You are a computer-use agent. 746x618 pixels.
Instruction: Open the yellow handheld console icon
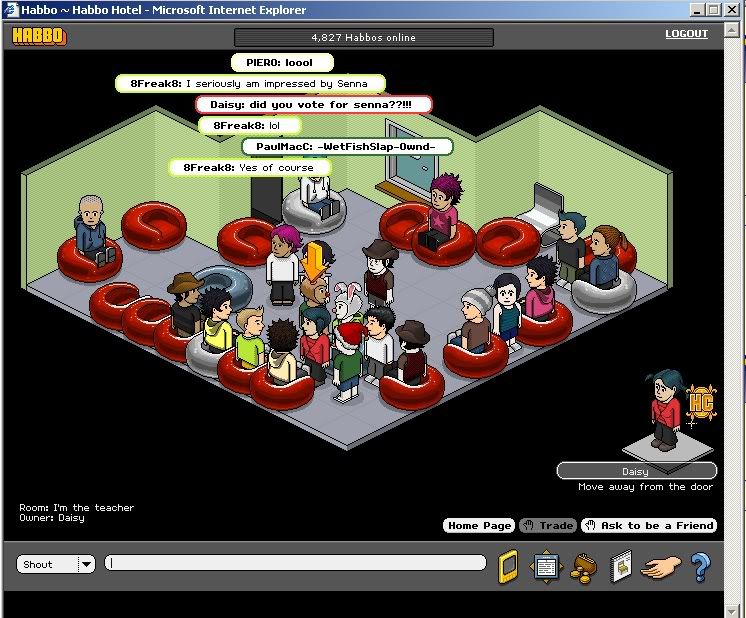(508, 566)
